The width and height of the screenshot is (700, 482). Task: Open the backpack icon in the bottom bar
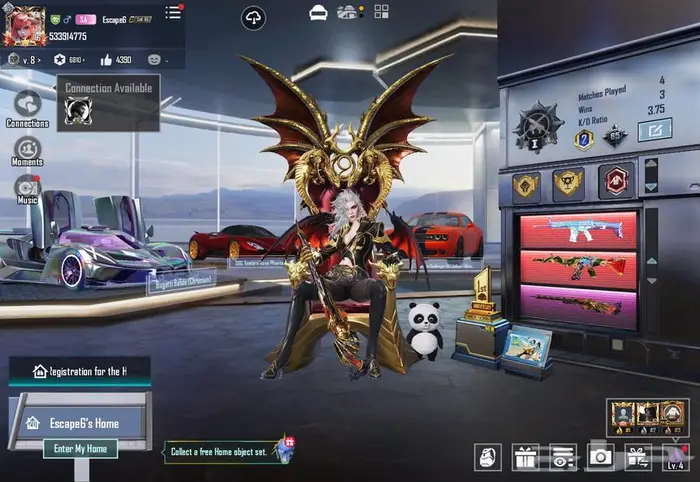489,457
